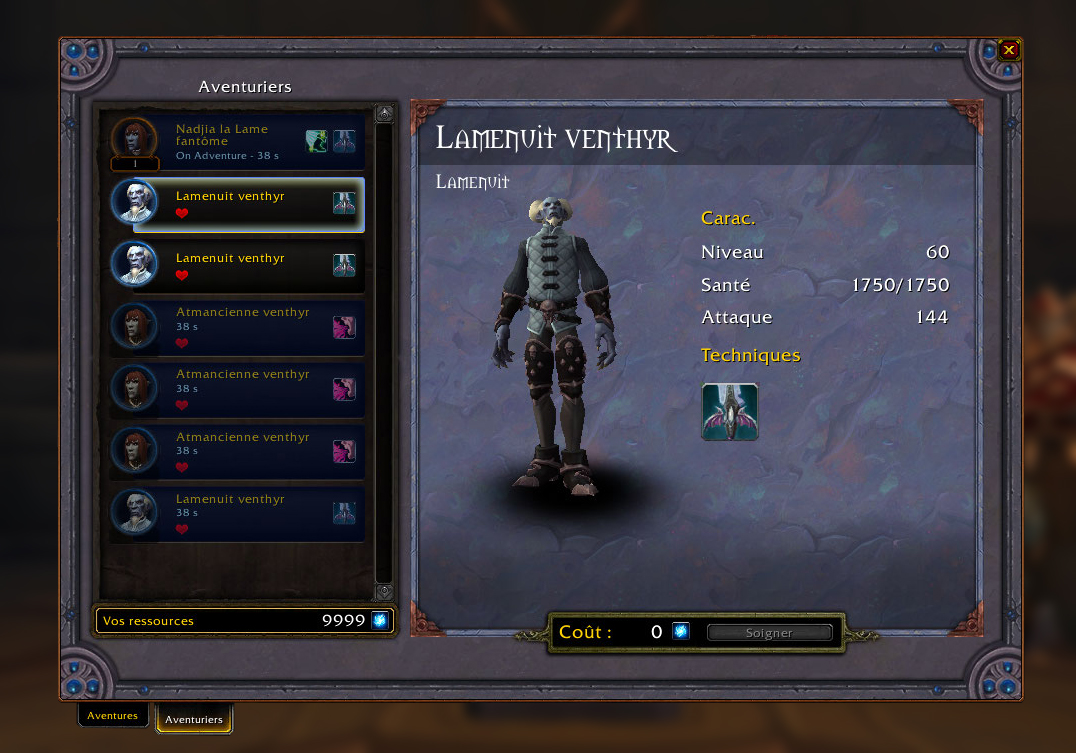The height and width of the screenshot is (753, 1076).
Task: Switch to the Aventures tab
Action: [113, 716]
